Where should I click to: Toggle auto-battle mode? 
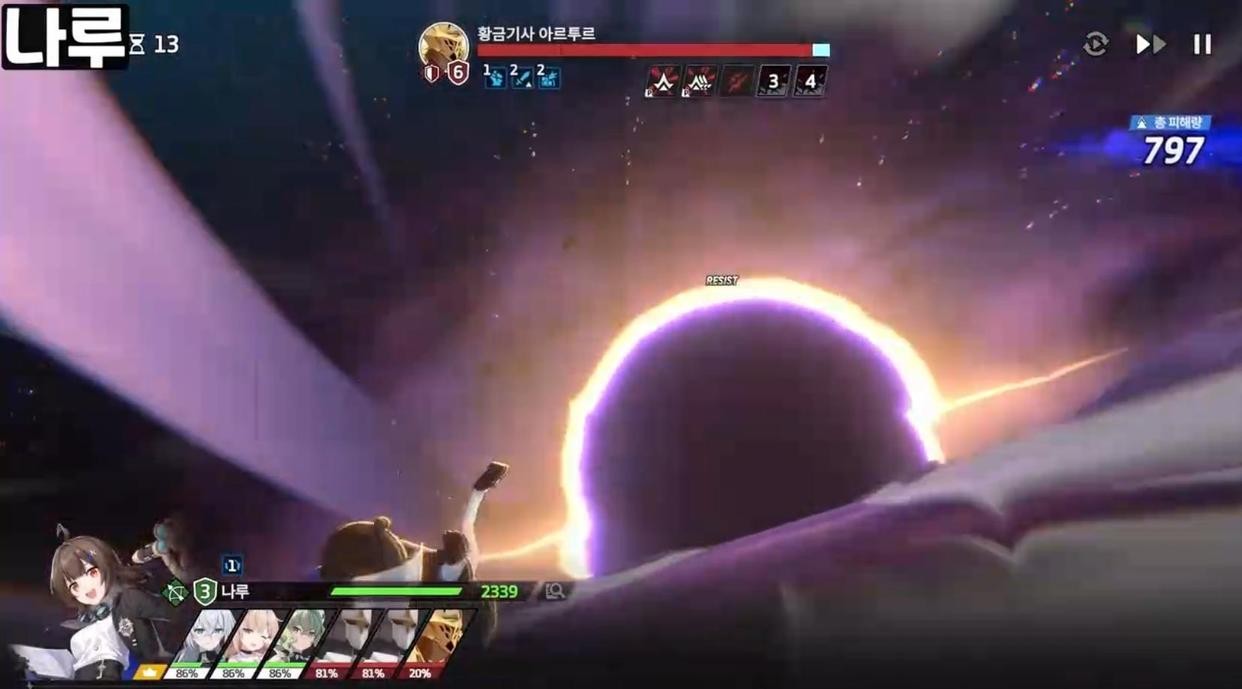(1096, 44)
